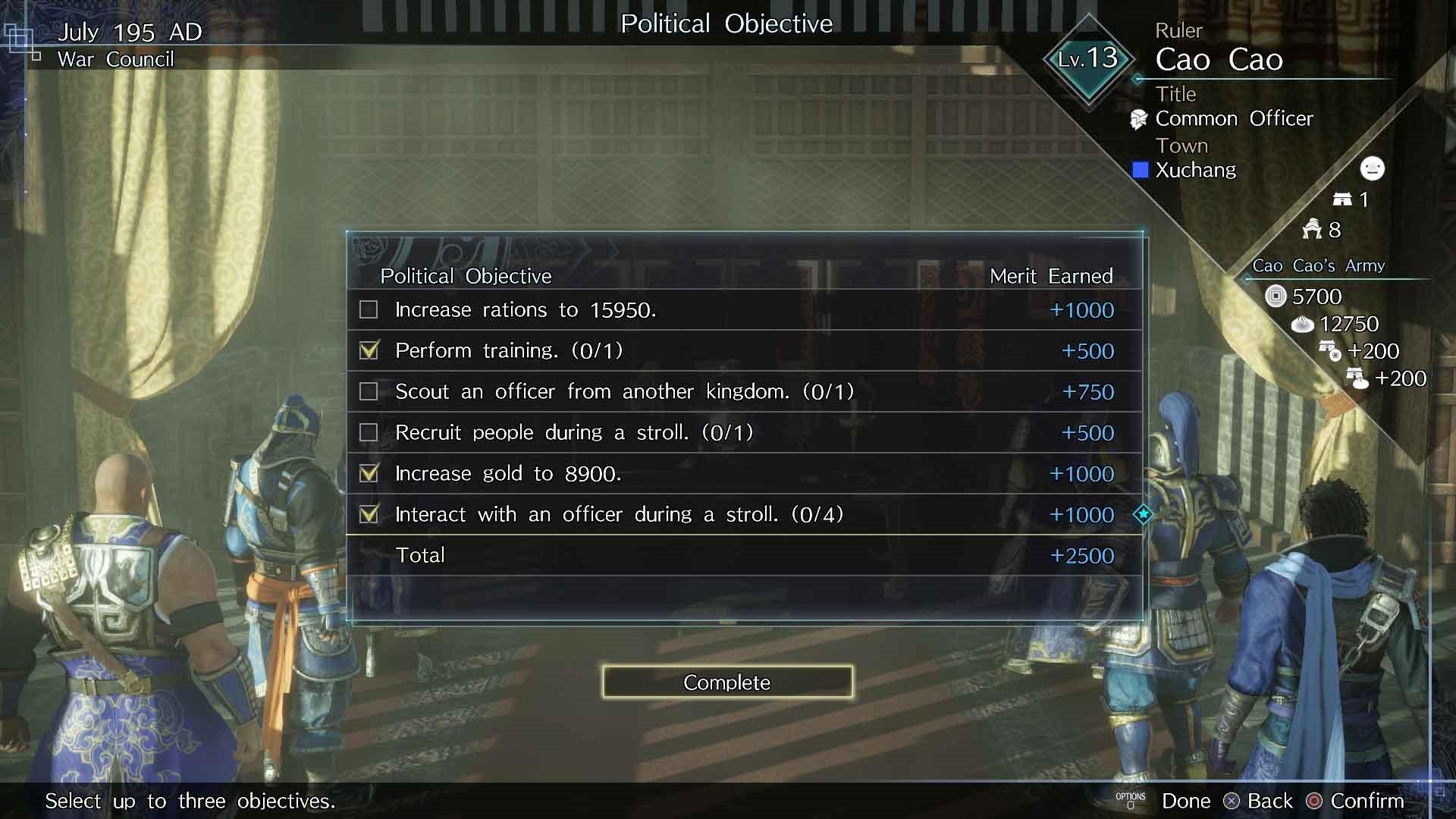Screen dimensions: 1456x819
Task: Uncheck the Perform training objective
Action: [369, 350]
